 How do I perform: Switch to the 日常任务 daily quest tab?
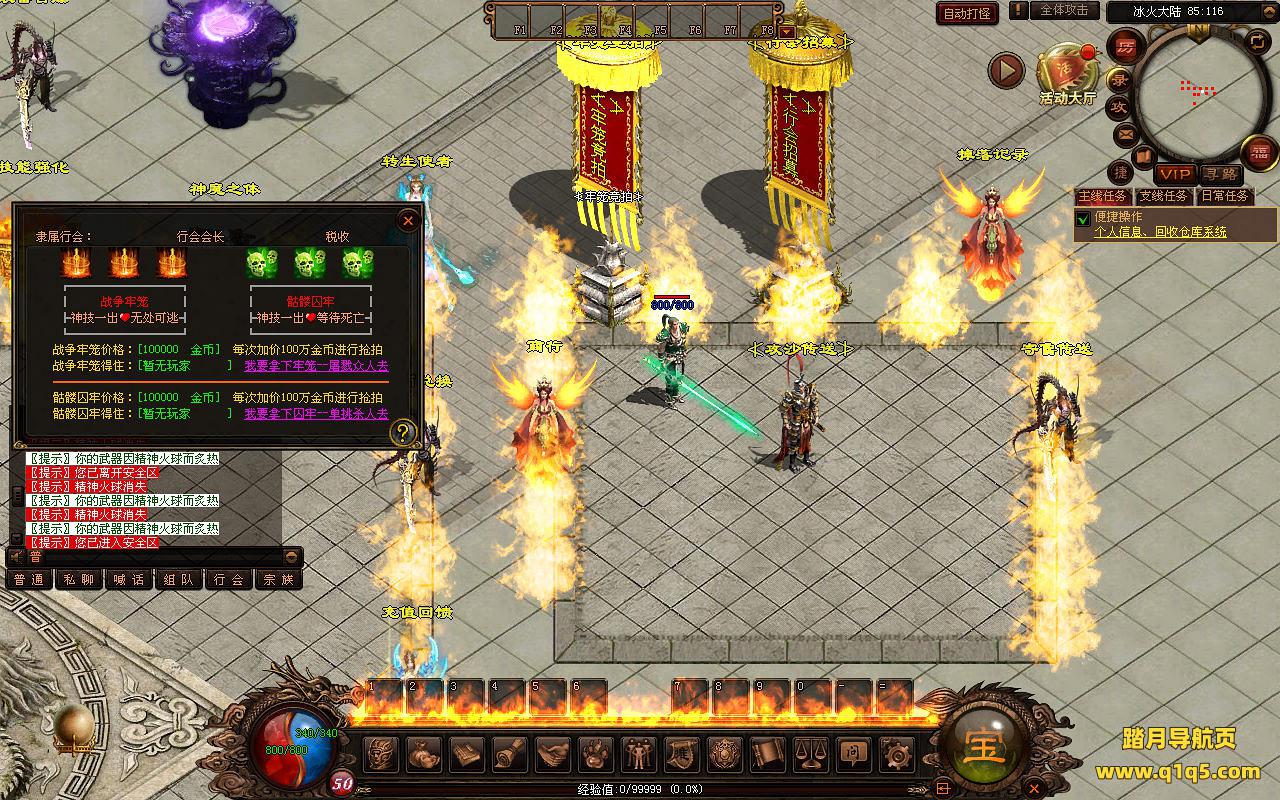(x=1225, y=196)
